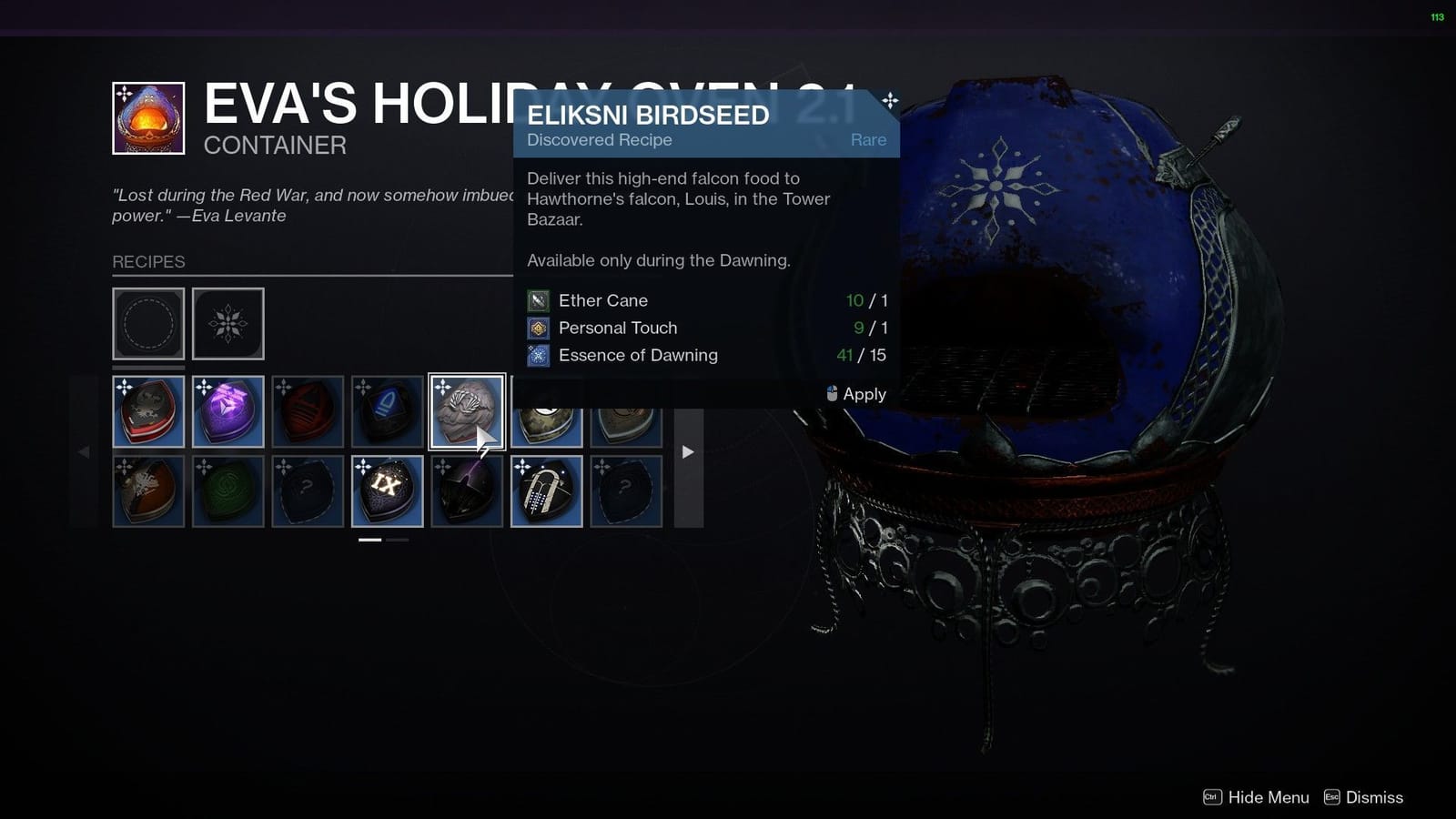Apply the Eliksni Birdseed recipe
This screenshot has width=1456, height=819.
(855, 394)
